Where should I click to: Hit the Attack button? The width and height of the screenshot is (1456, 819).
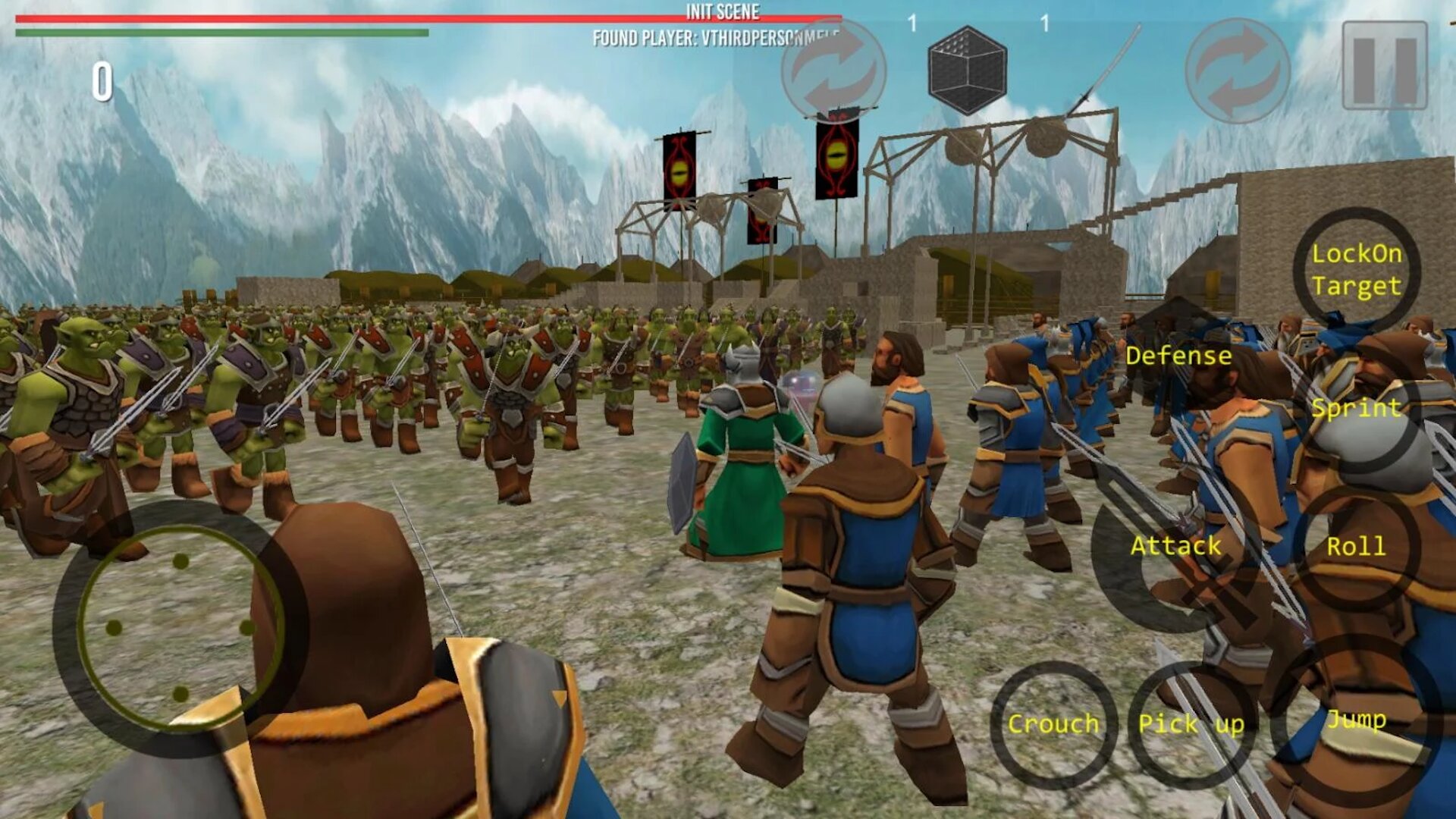[x=1175, y=546]
